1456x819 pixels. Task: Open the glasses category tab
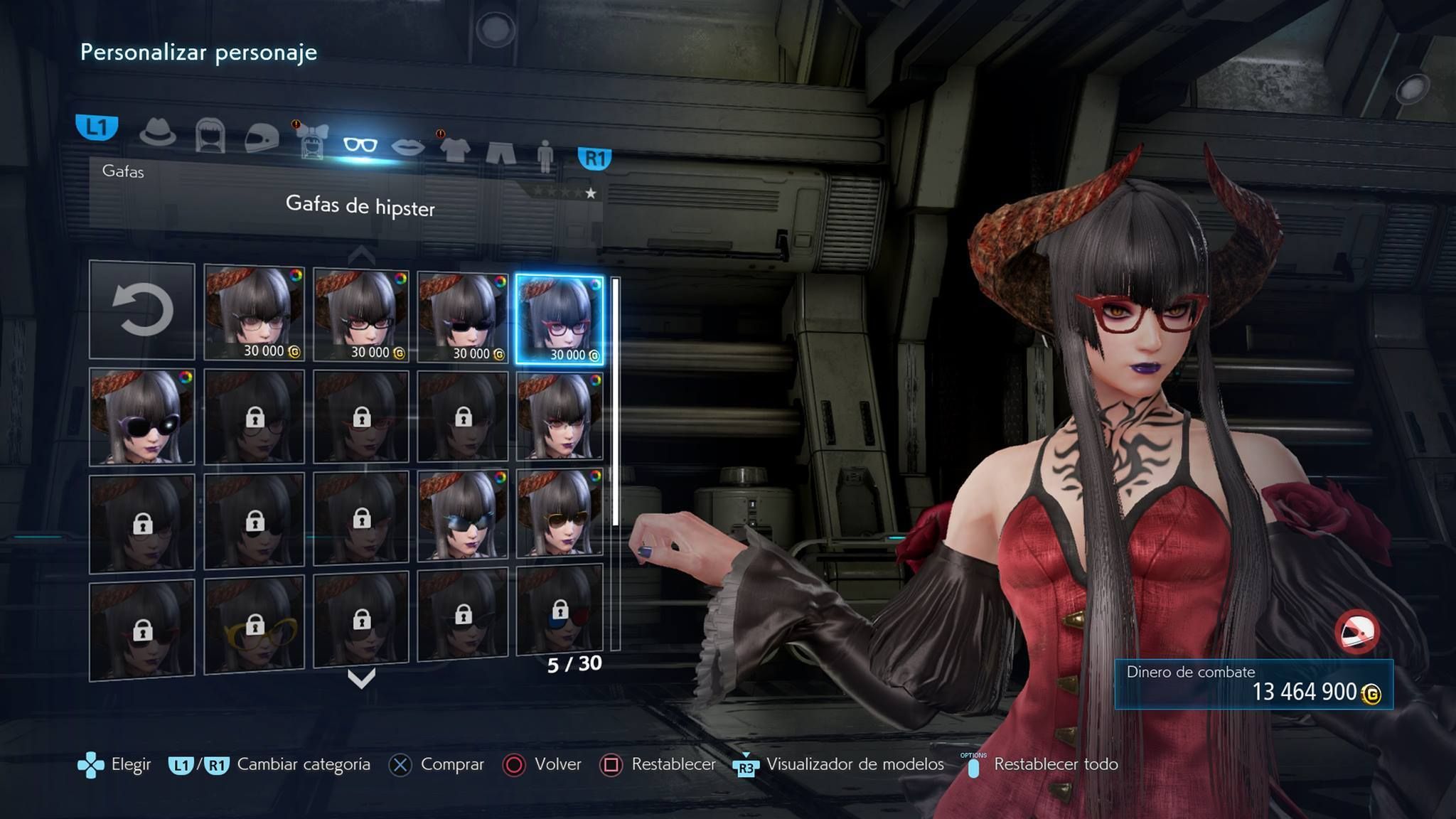pos(360,145)
